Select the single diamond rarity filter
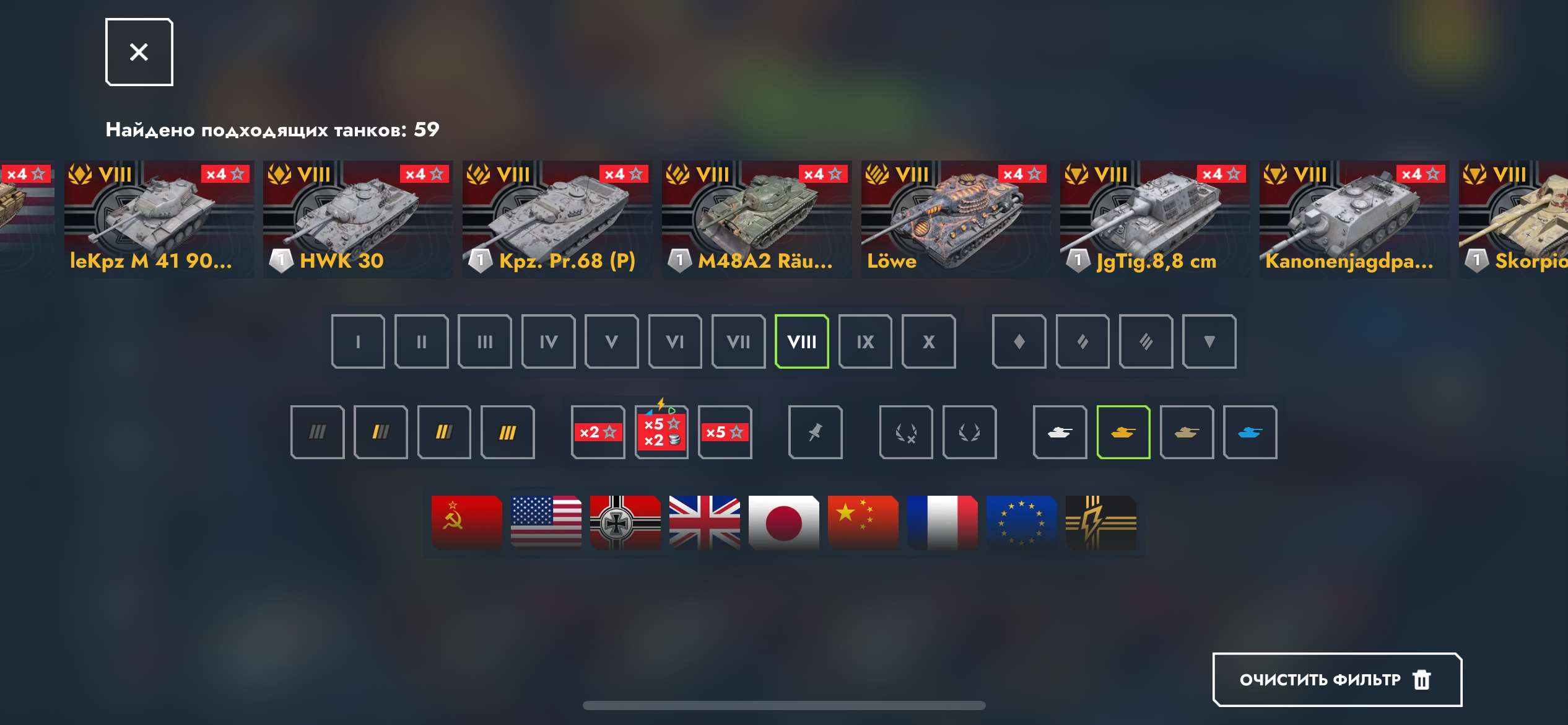 point(1019,341)
